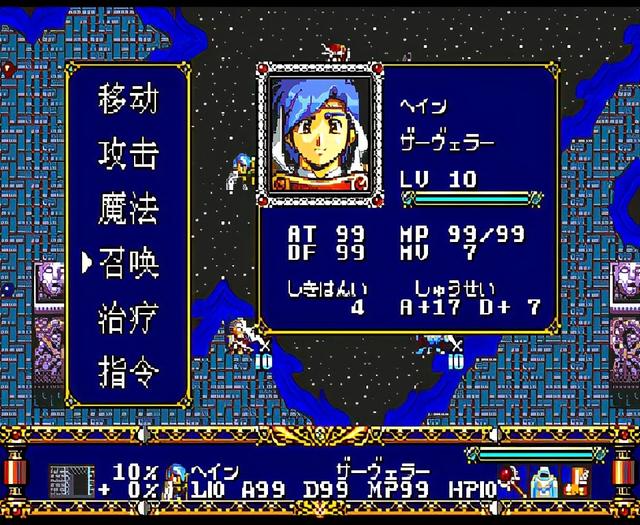Open the 指令 (Orders) menu entry
The width and height of the screenshot is (640, 525).
(x=128, y=373)
